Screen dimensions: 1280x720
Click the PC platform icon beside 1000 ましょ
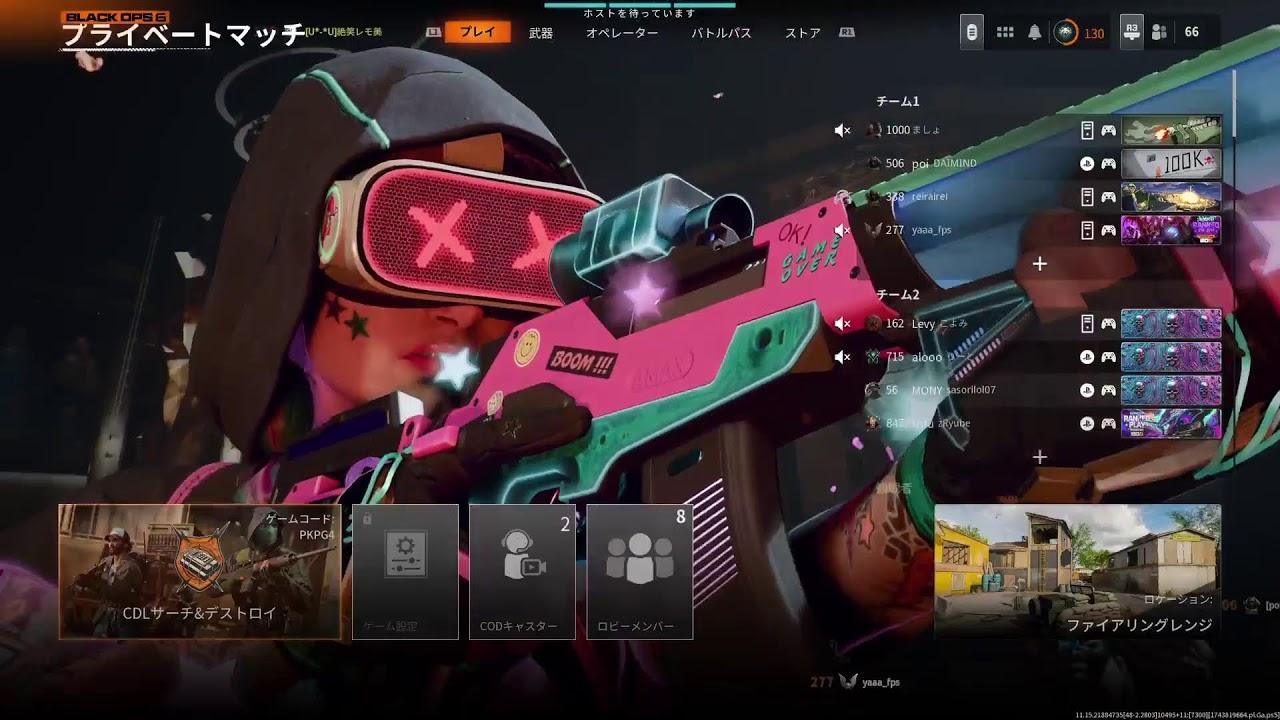point(1088,130)
